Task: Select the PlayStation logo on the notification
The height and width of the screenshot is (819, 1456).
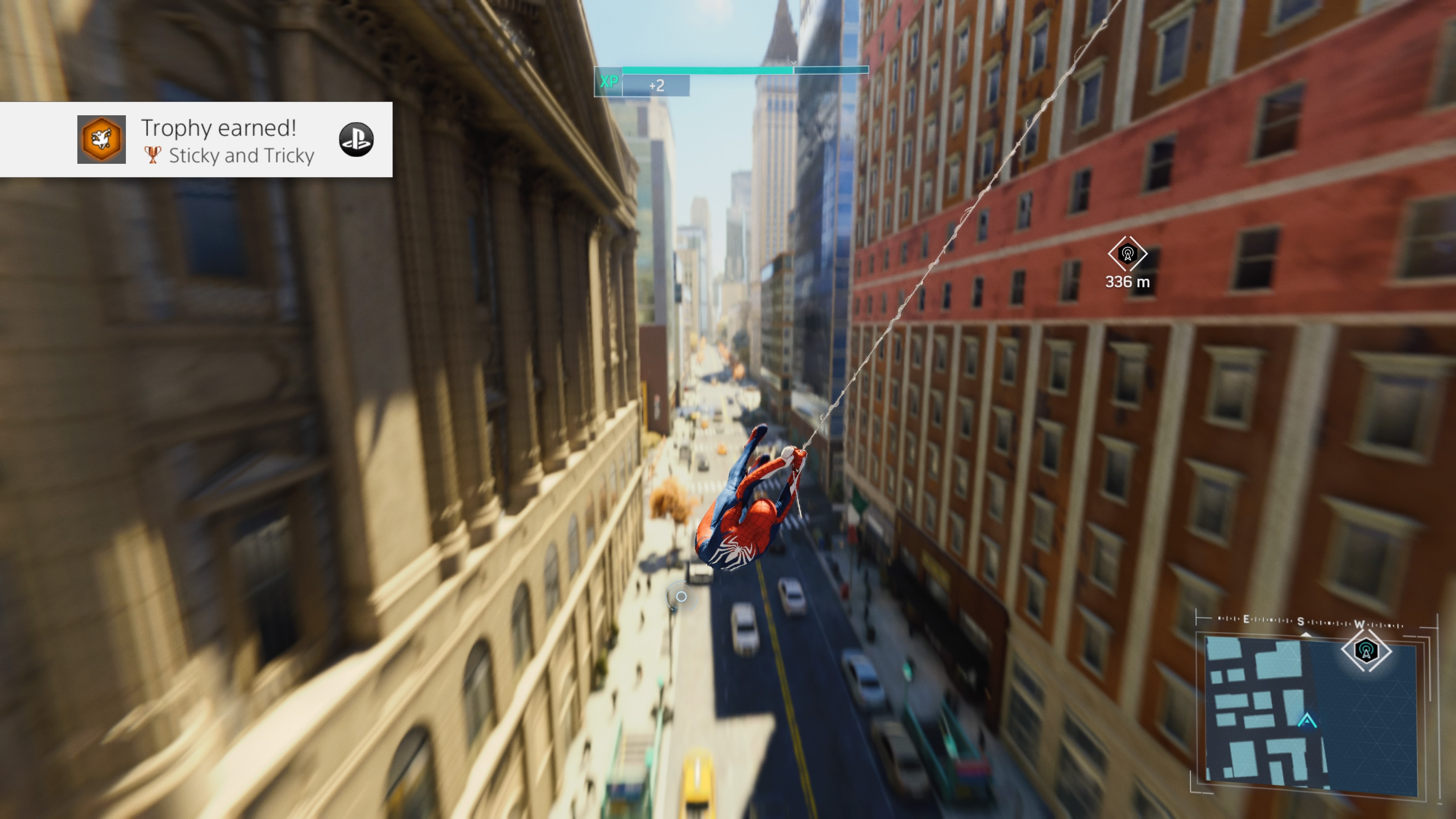Action: (356, 140)
